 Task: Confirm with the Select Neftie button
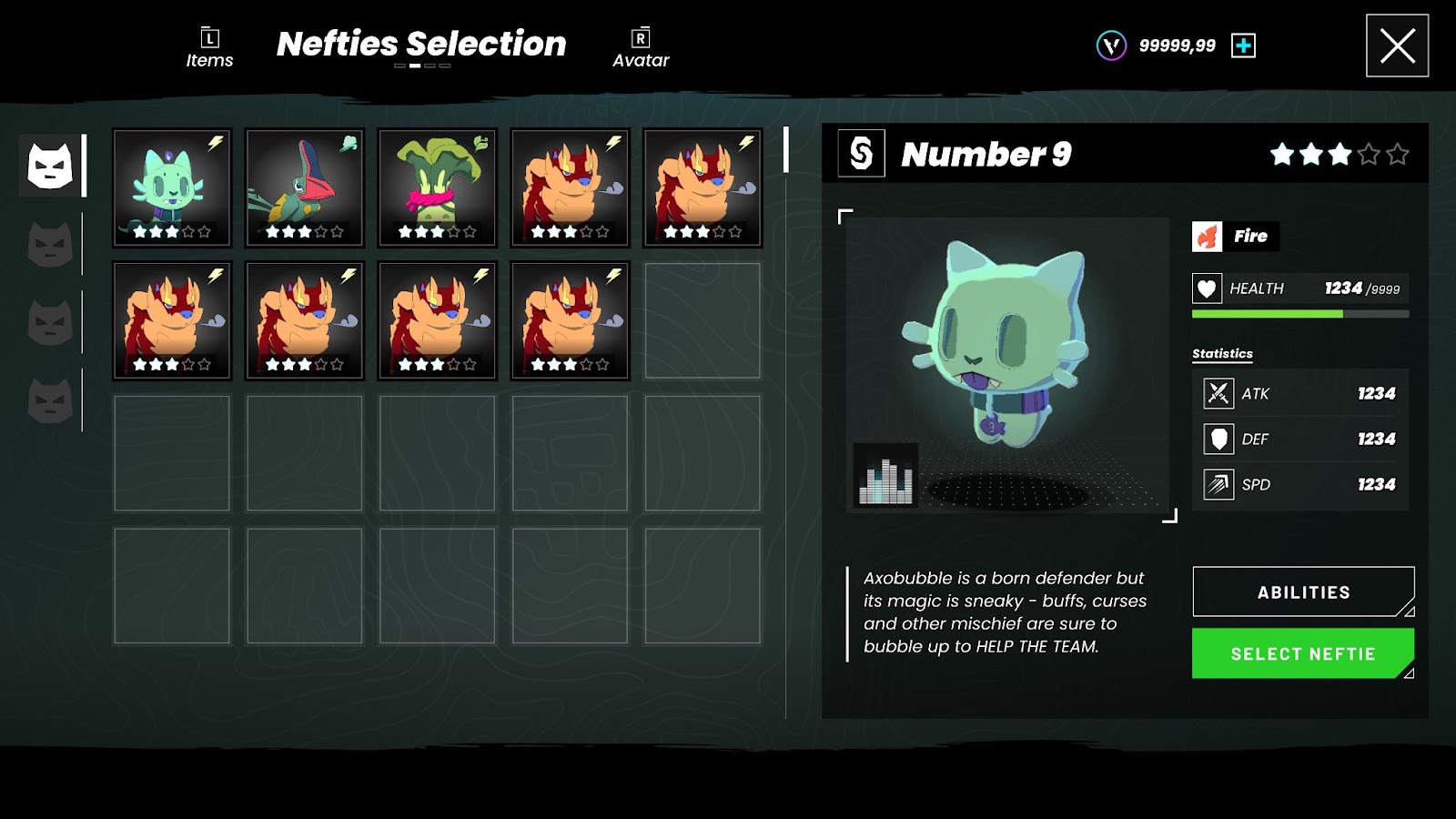1303,653
